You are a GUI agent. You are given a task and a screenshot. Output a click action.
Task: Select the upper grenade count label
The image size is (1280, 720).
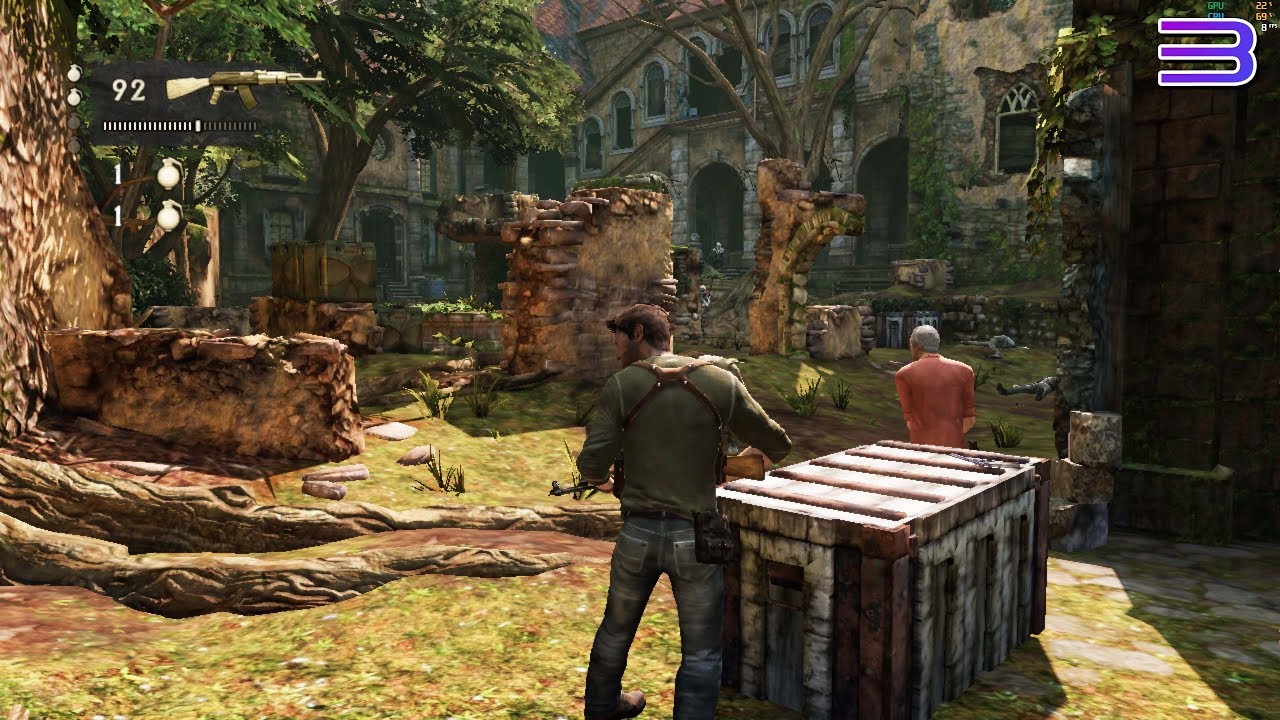coord(116,172)
